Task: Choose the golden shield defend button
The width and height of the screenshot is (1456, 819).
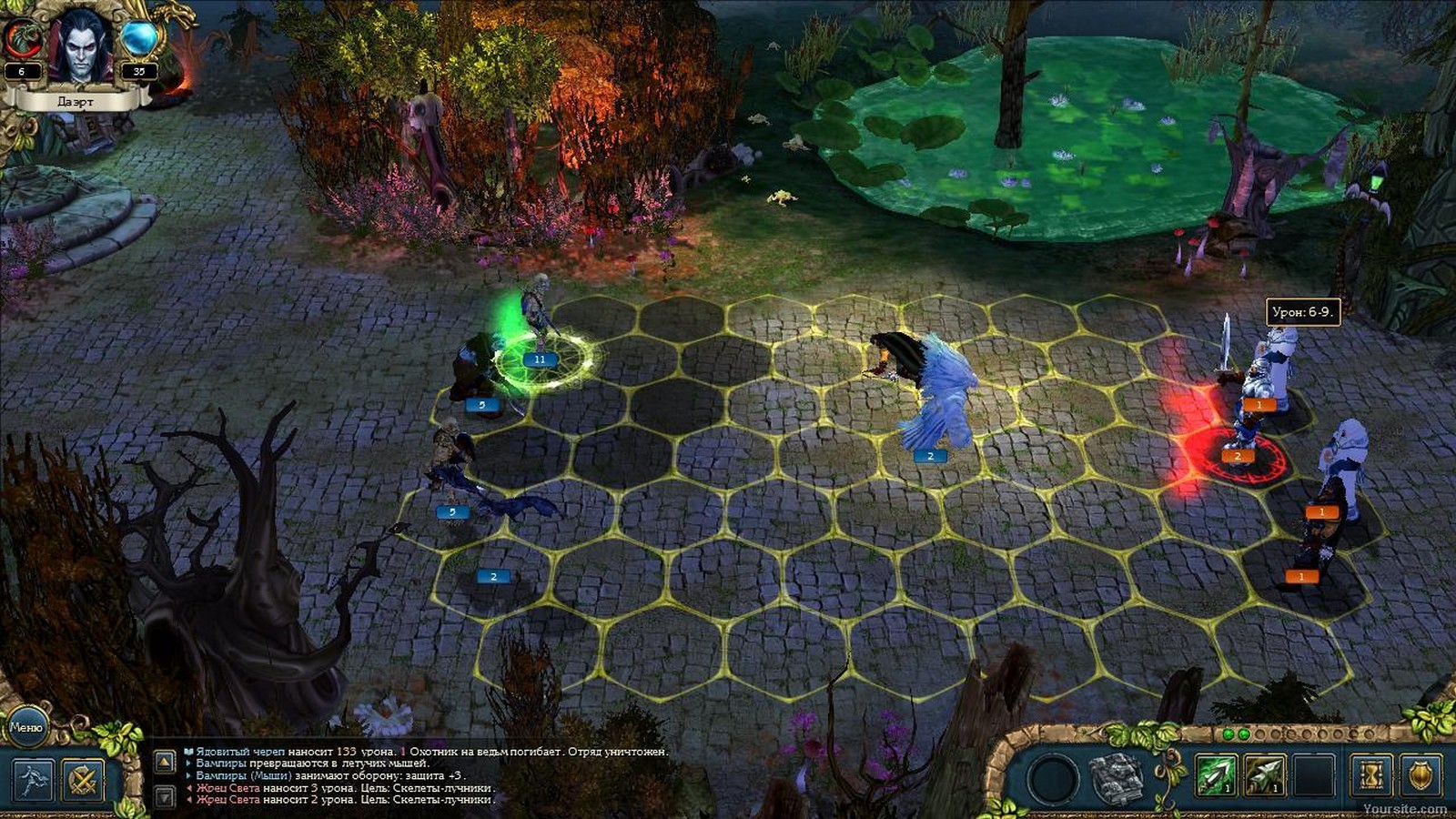Action: pos(1421,776)
